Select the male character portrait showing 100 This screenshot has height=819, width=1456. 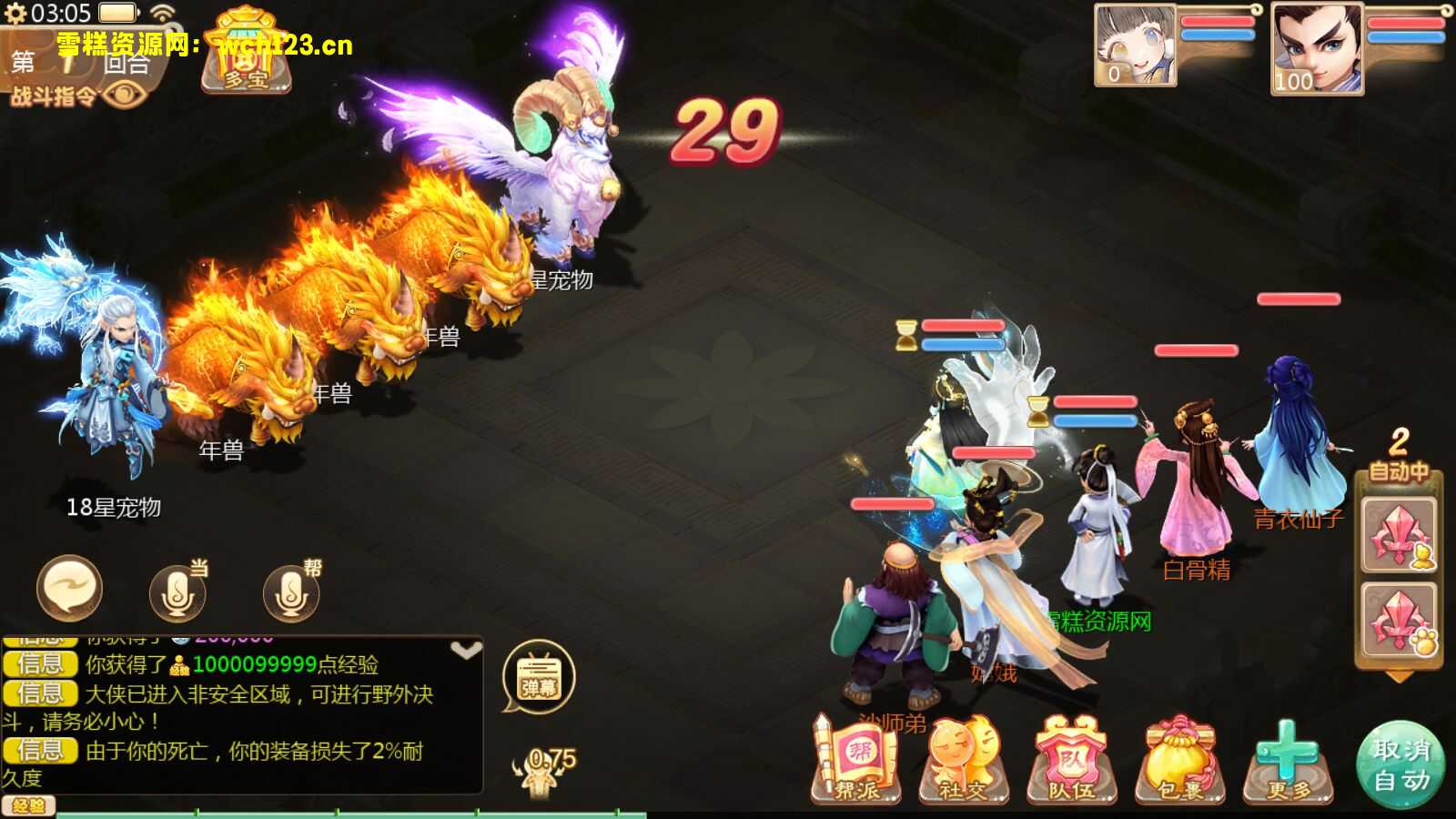point(1316,47)
